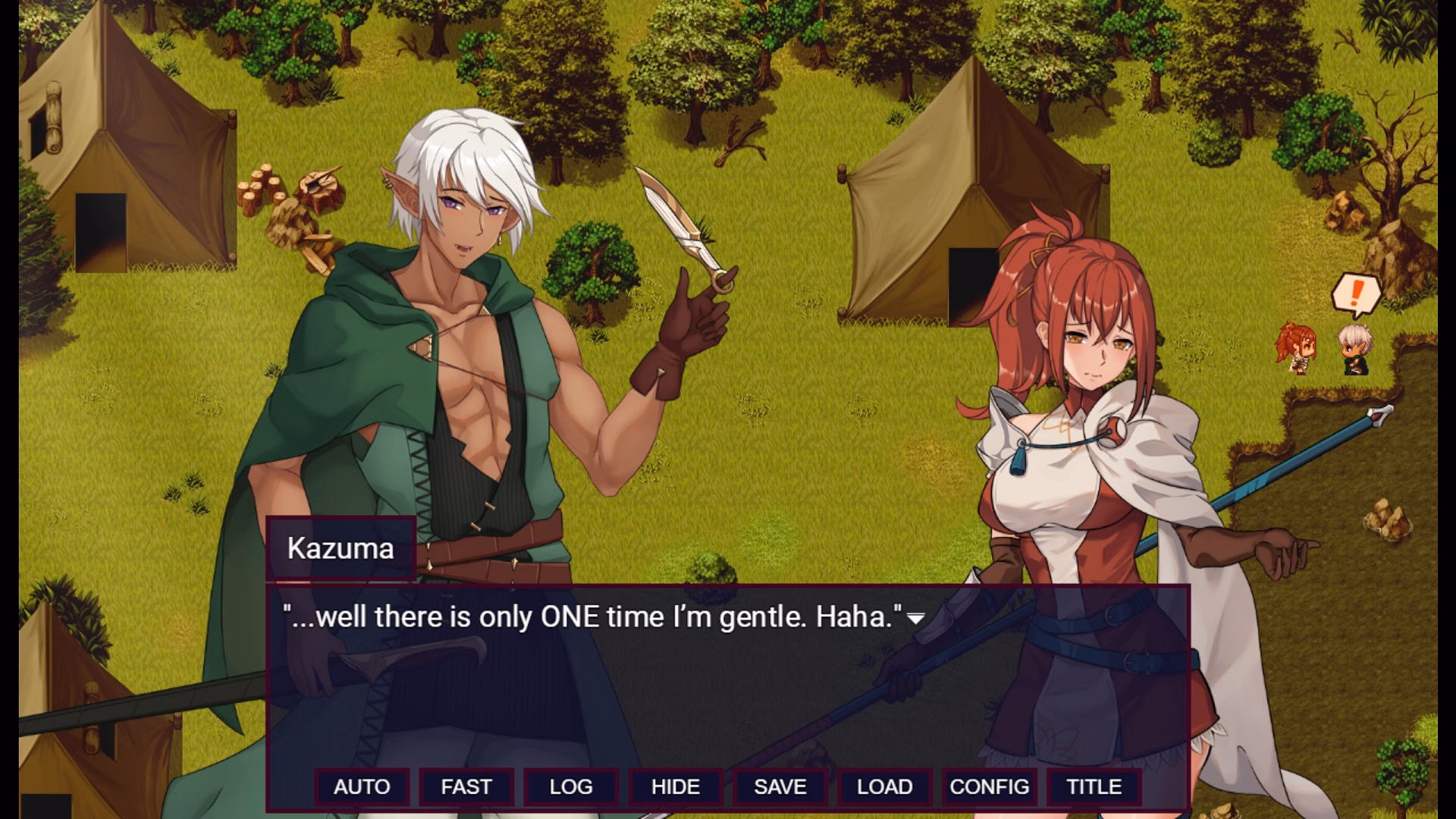
Task: Click the Kazuma name plate
Action: pos(340,549)
